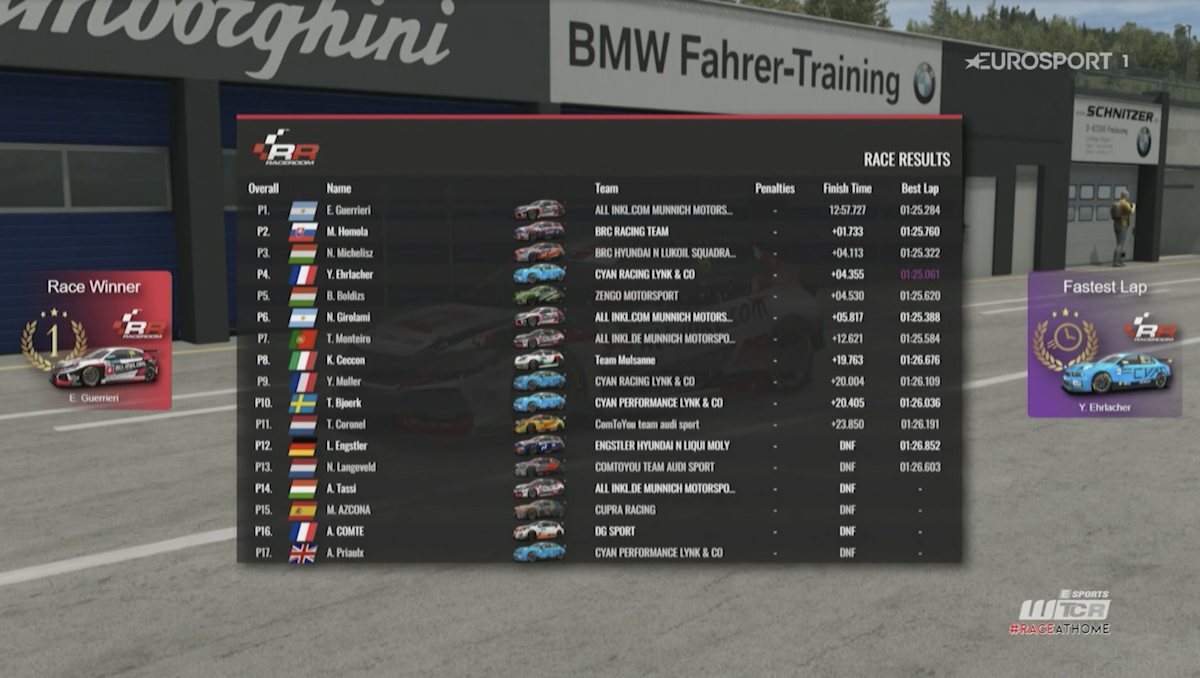Select M. Azcona's row
Image resolution: width=1200 pixels, height=678 pixels.
pyautogui.click(x=599, y=510)
